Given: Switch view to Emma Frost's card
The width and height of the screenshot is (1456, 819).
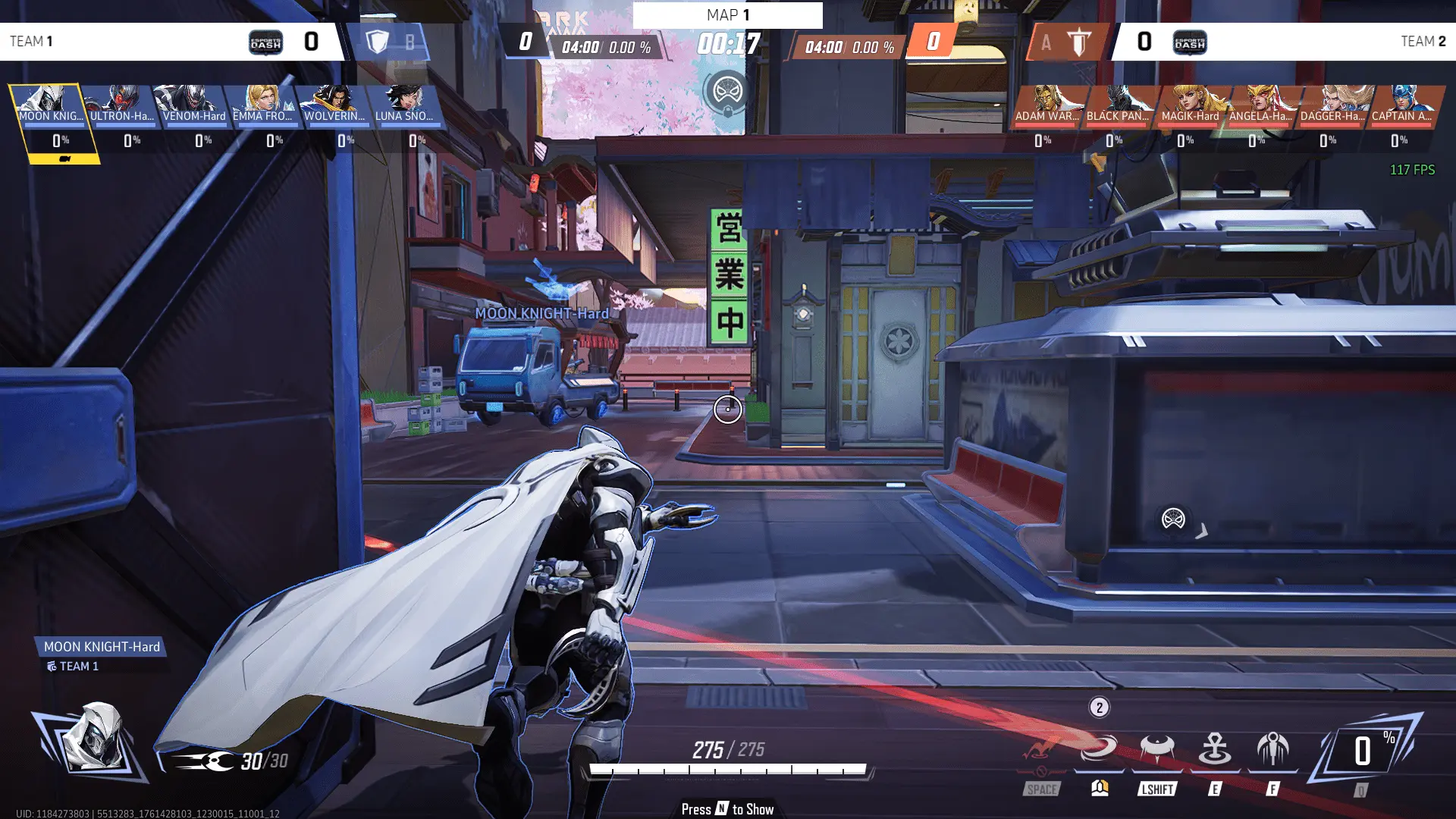Looking at the screenshot, I should point(264,106).
